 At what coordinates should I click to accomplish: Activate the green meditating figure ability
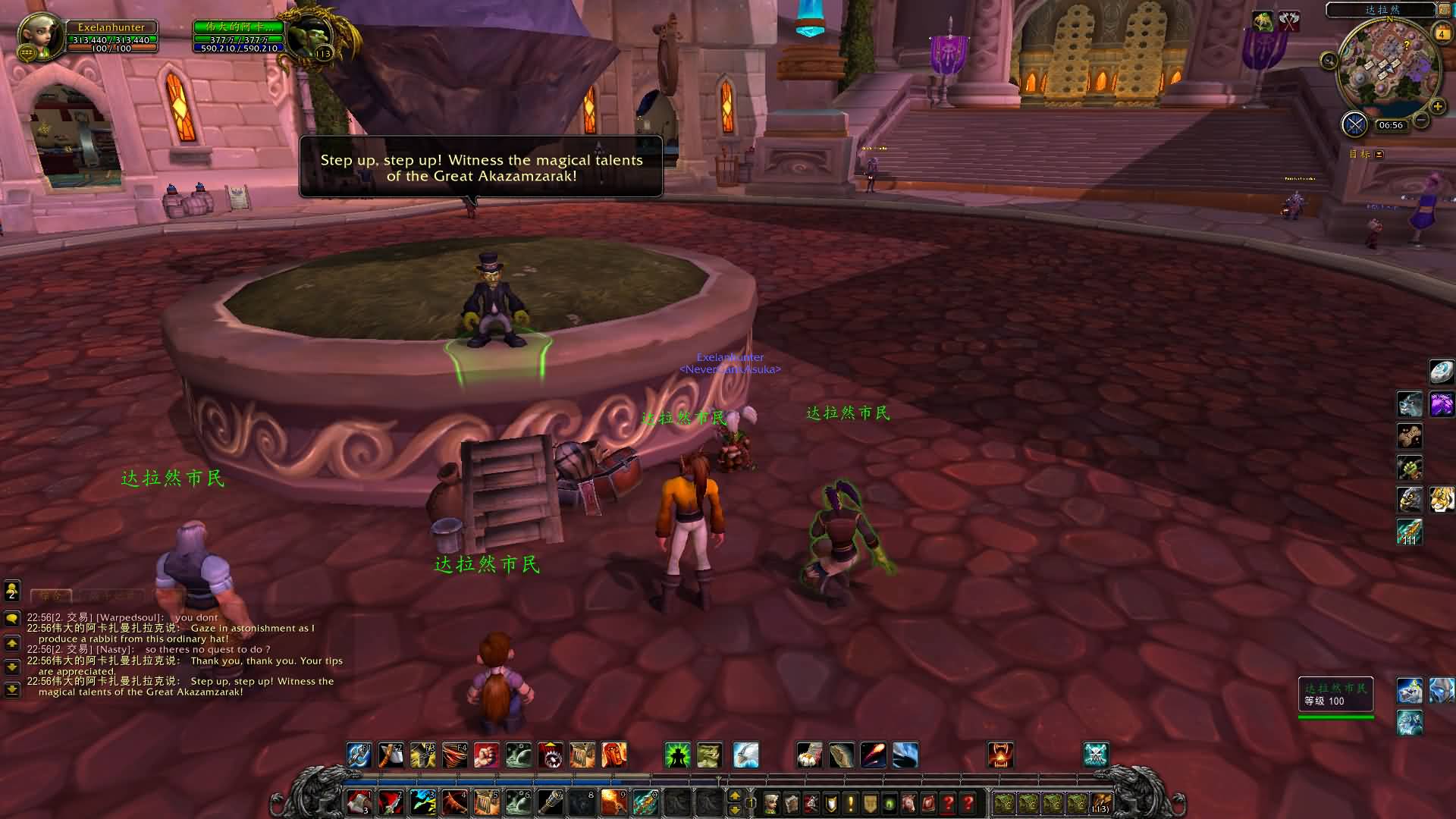pos(677,755)
